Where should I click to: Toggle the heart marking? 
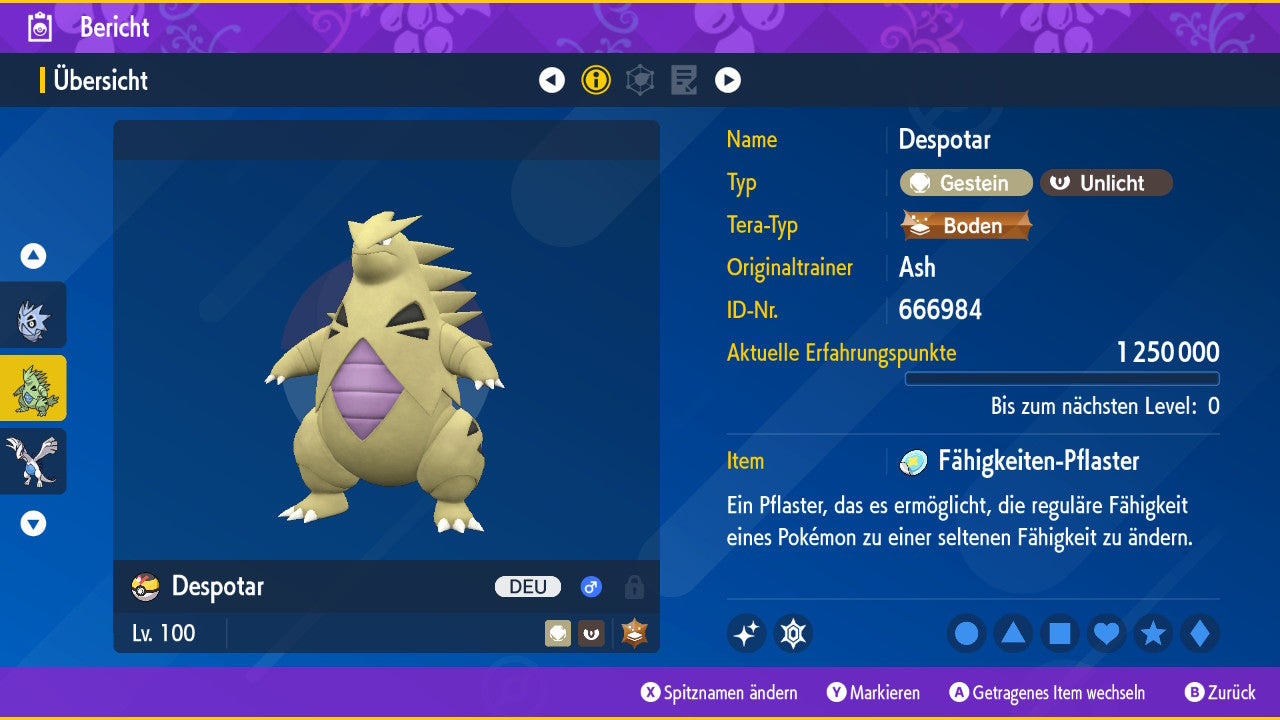click(1107, 633)
